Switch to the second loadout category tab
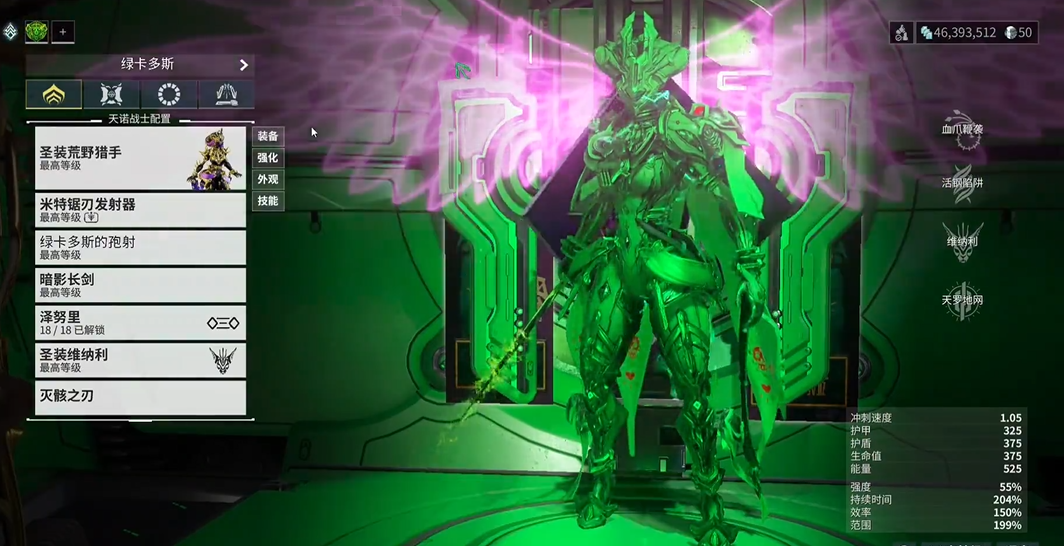 coord(111,94)
